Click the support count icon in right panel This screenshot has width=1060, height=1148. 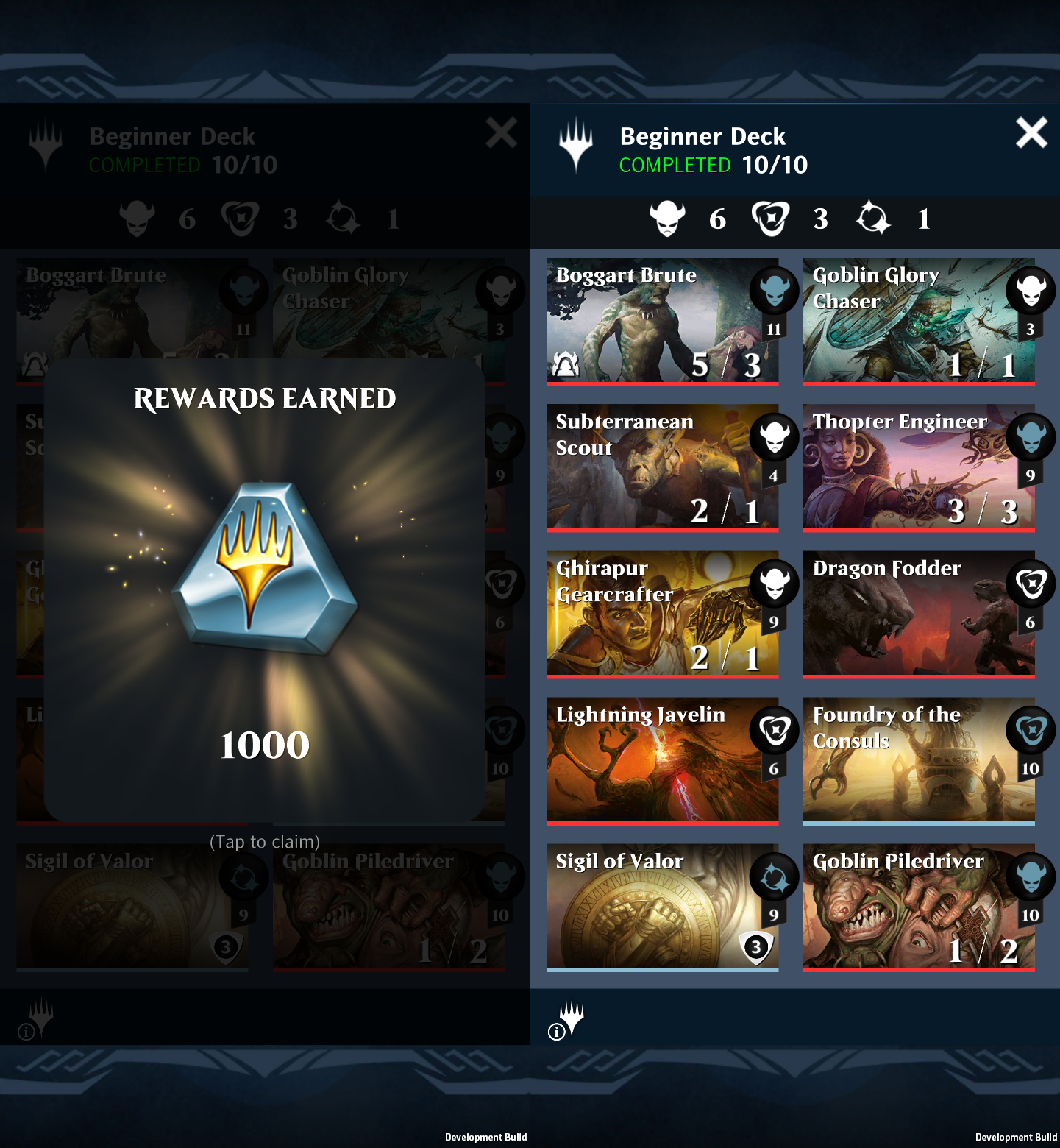click(x=873, y=219)
